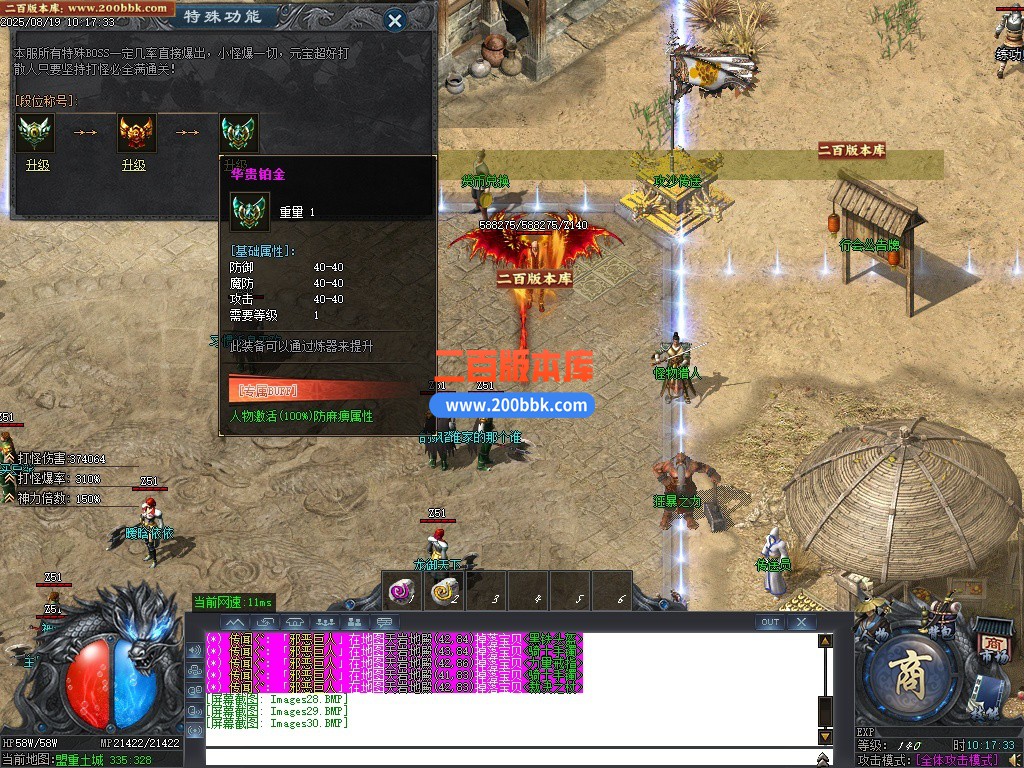Click 升级 under the red-gold rank badge
Viewport: 1024px width, 768px height.
point(133,165)
